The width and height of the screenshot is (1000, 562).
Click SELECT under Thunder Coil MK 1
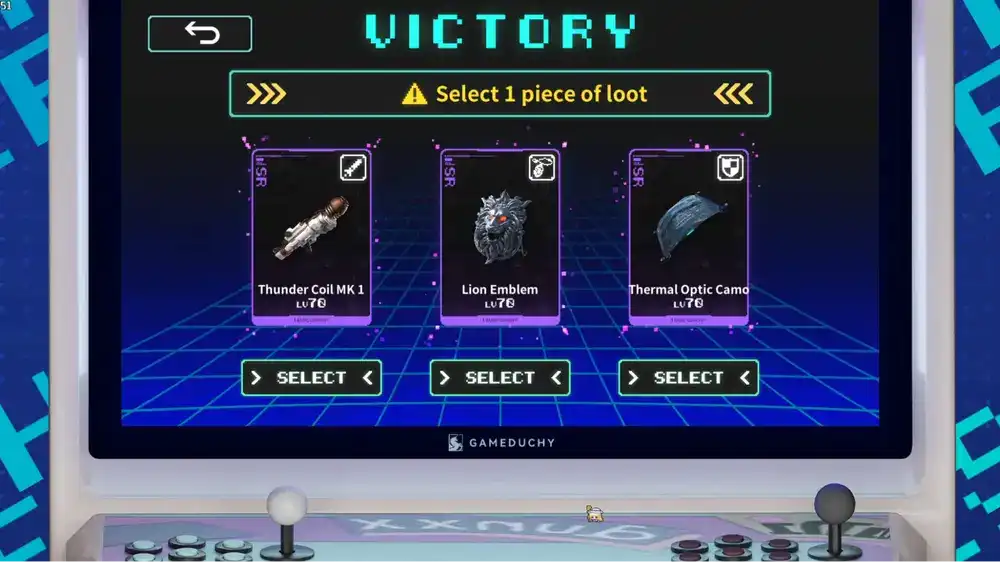tap(311, 378)
